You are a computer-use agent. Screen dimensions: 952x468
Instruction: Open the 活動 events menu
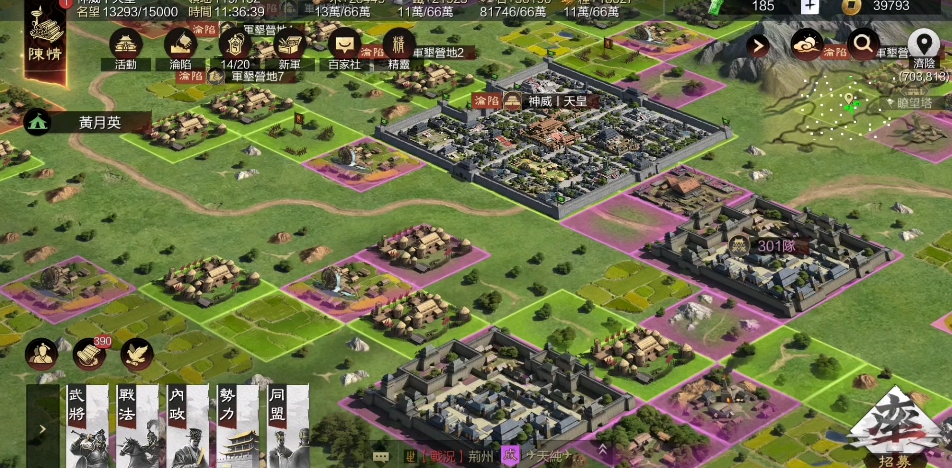pyautogui.click(x=125, y=48)
